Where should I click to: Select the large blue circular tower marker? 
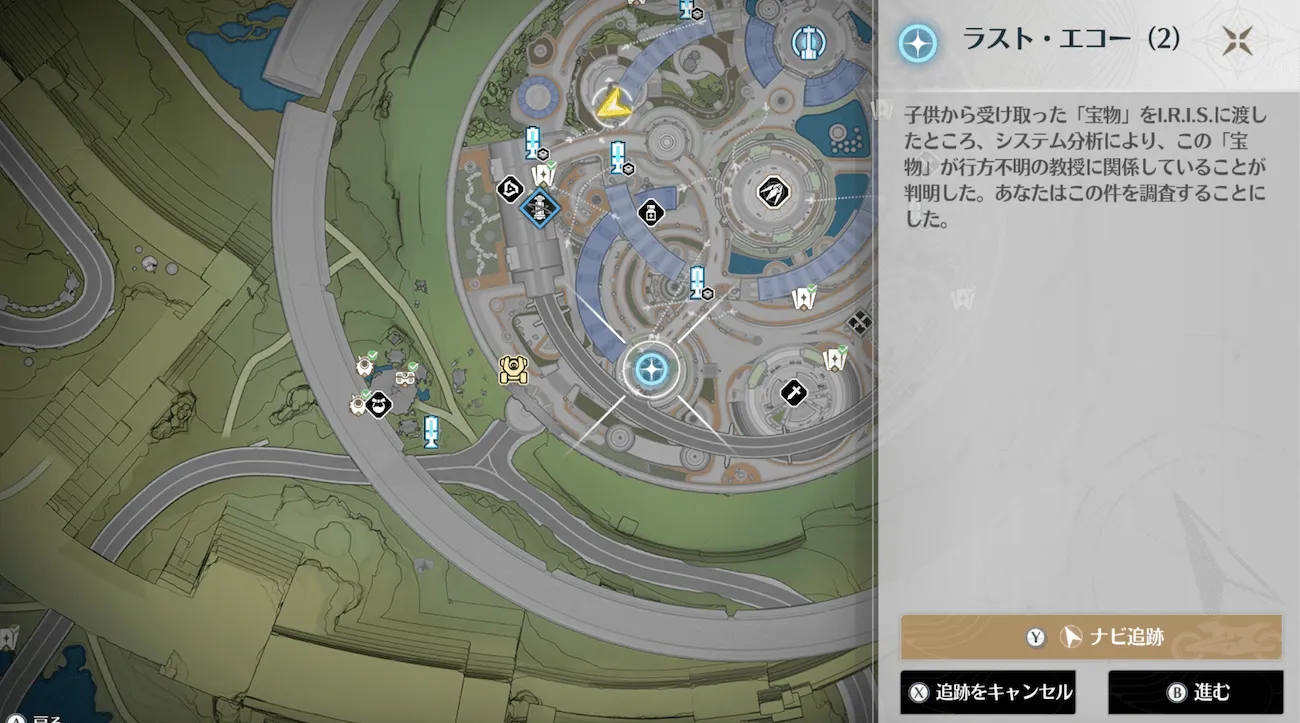click(806, 43)
